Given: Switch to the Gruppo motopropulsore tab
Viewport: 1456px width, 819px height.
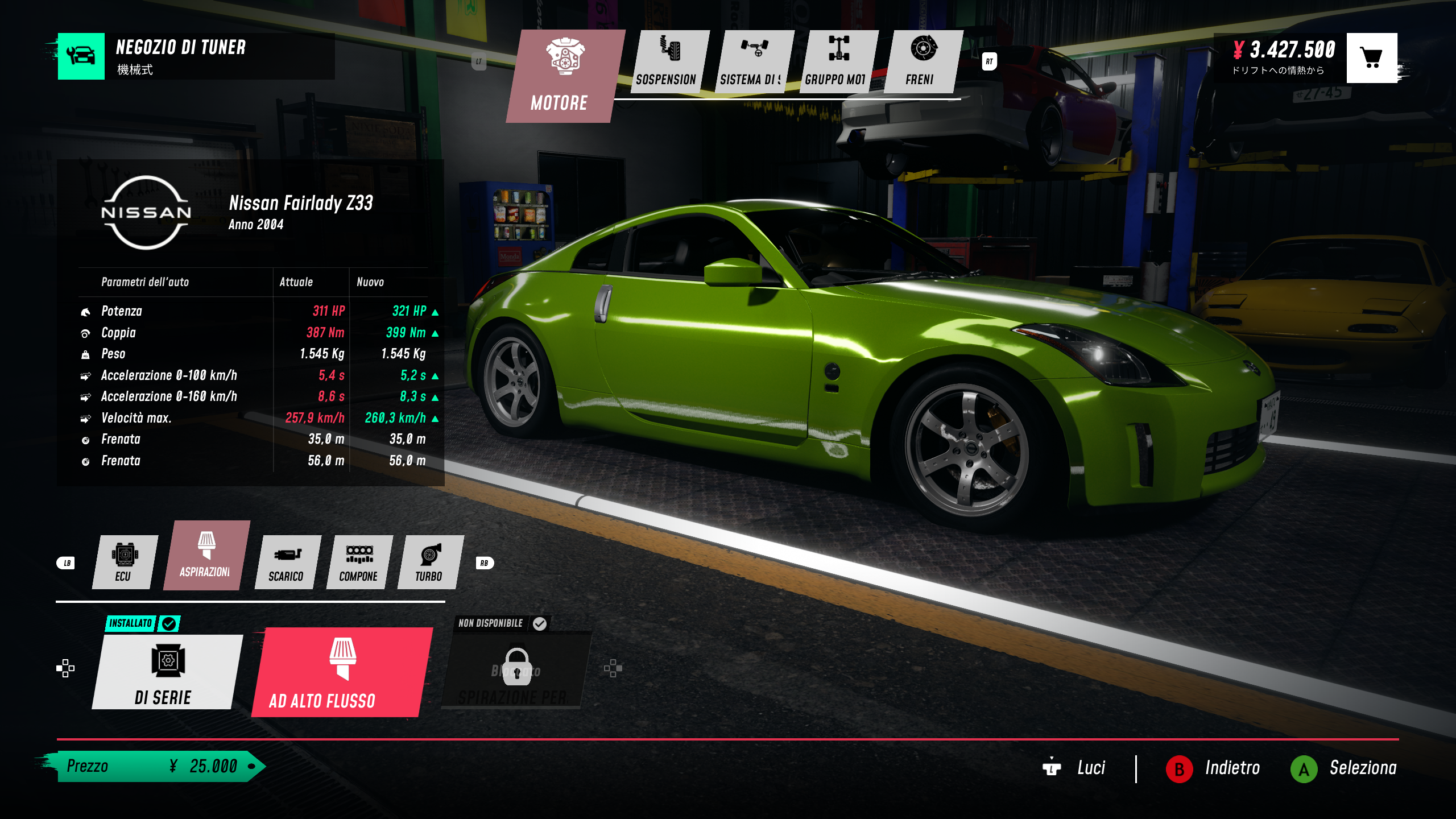Looking at the screenshot, I should 837,61.
